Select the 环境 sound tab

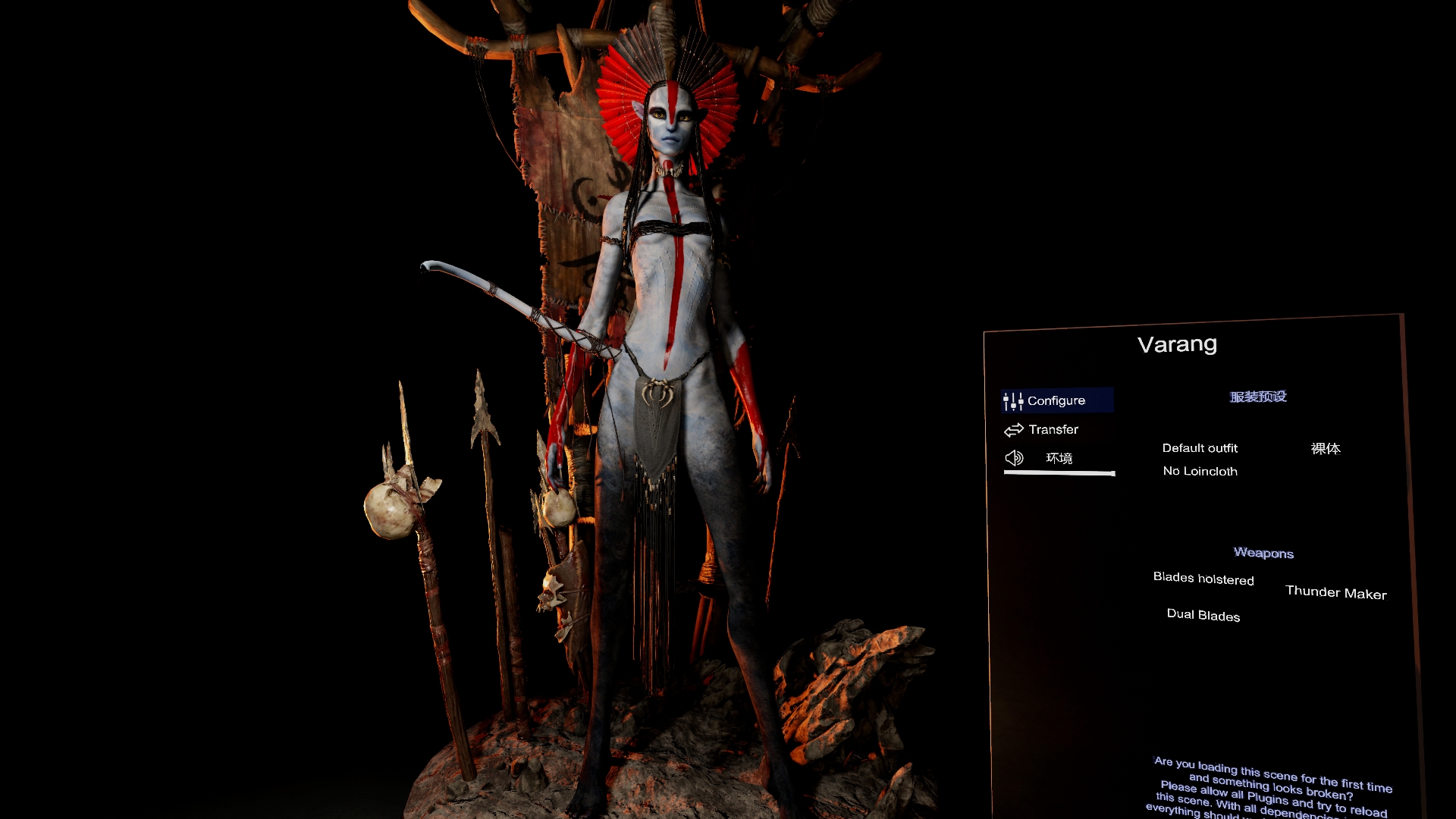coord(1058,458)
